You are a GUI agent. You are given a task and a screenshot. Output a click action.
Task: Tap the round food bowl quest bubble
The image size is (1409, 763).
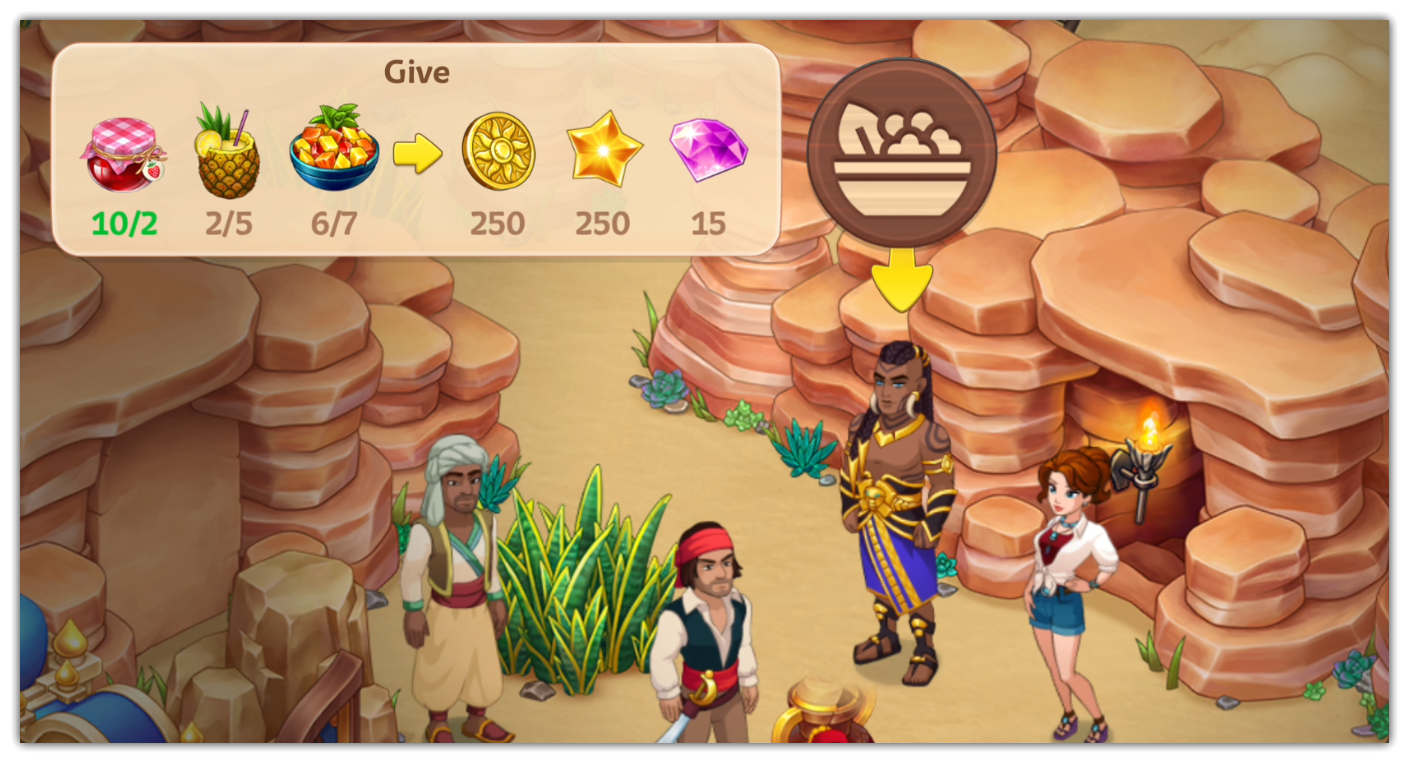tap(901, 152)
